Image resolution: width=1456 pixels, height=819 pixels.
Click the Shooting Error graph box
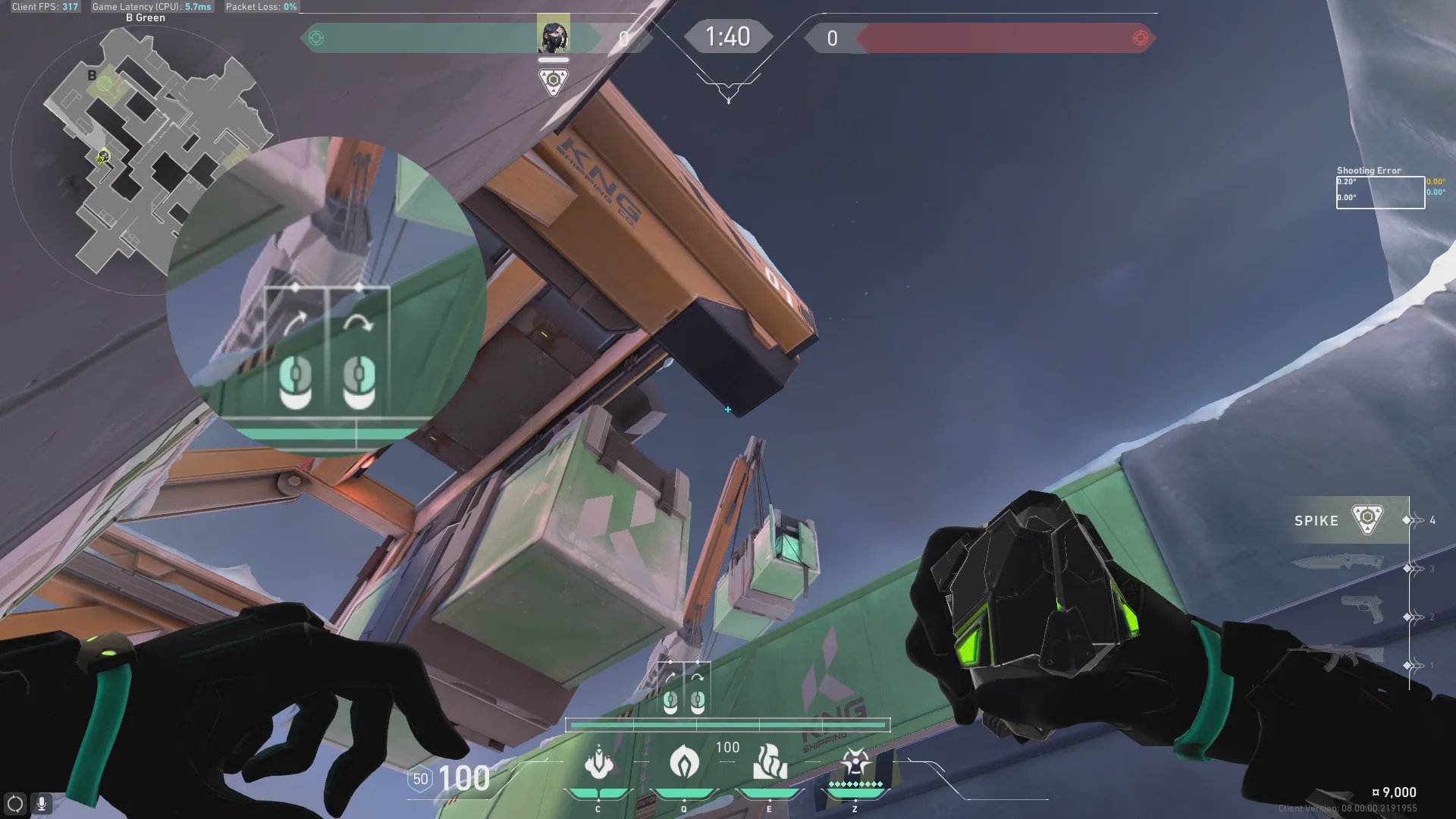coord(1379,192)
